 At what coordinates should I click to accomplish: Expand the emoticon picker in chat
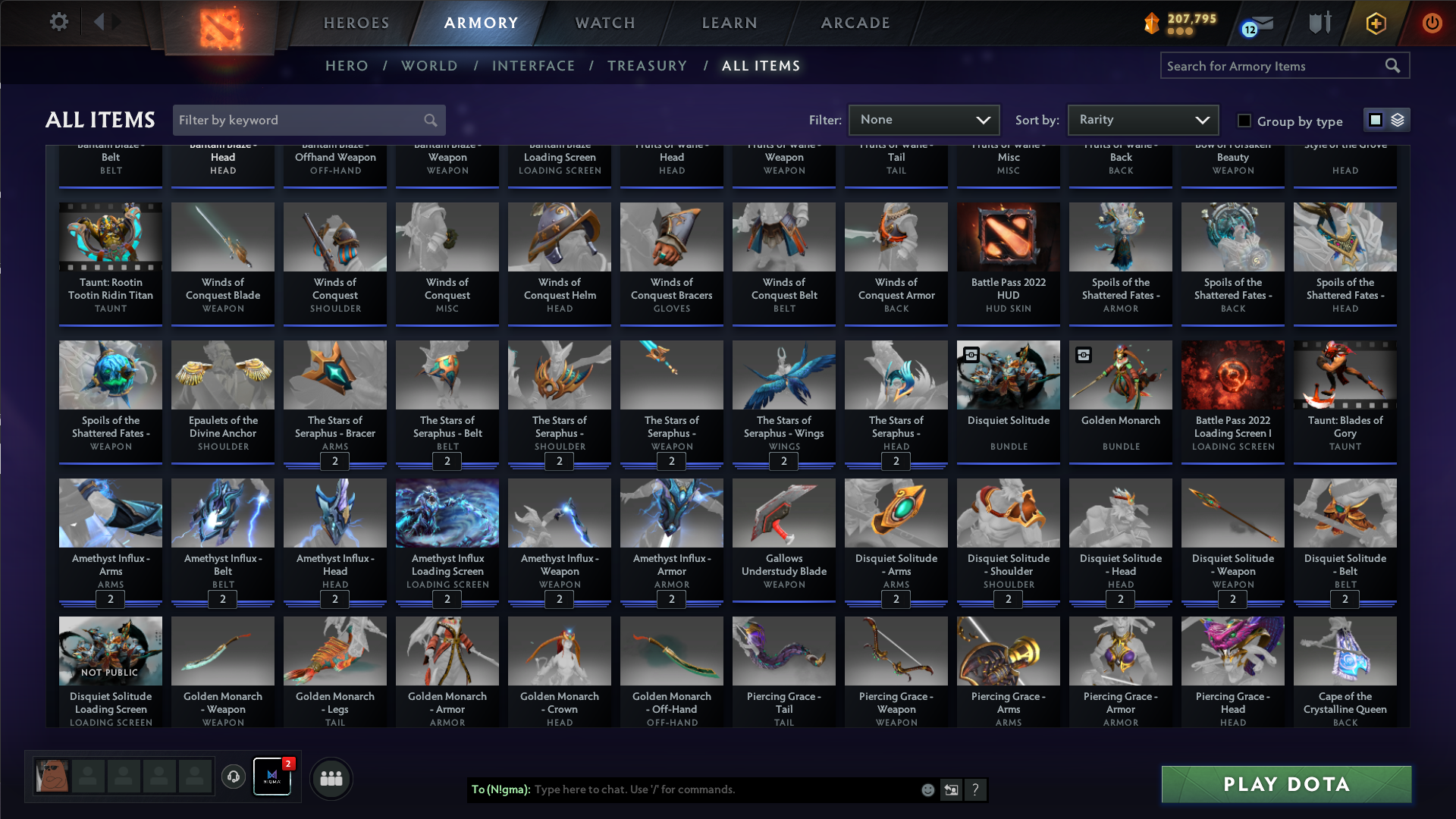point(927,789)
